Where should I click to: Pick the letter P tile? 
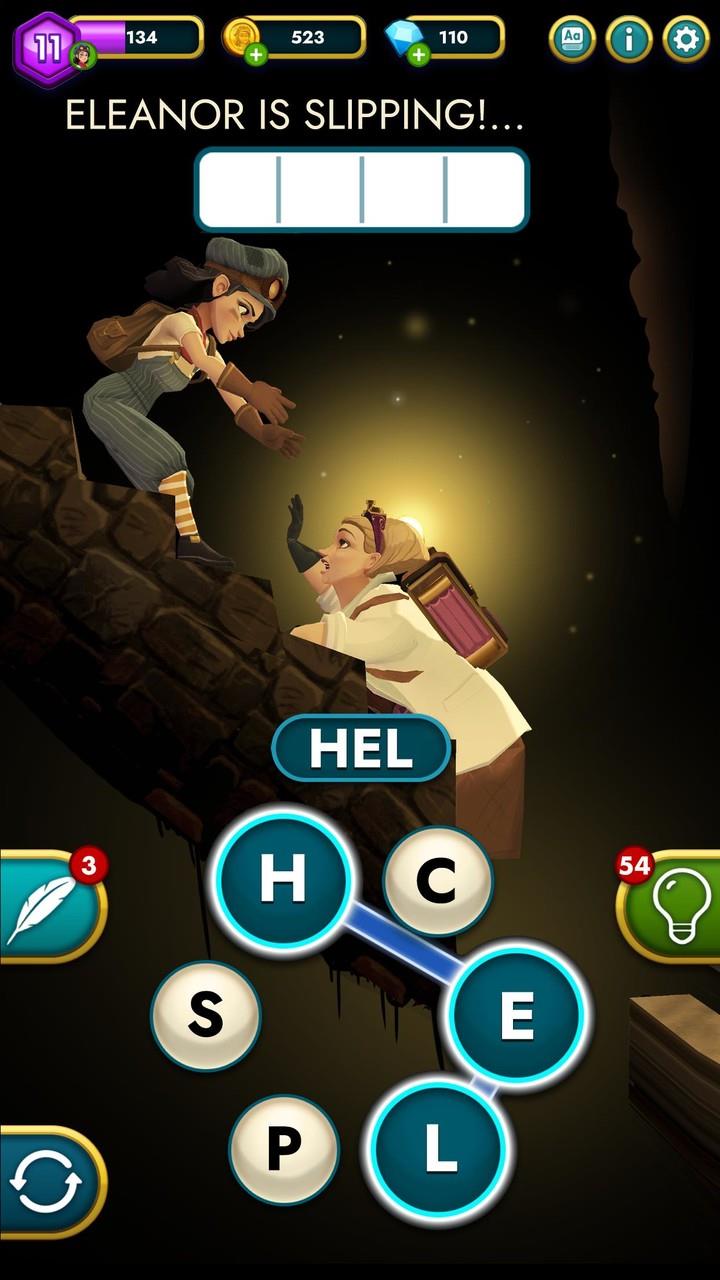pyautogui.click(x=284, y=1150)
